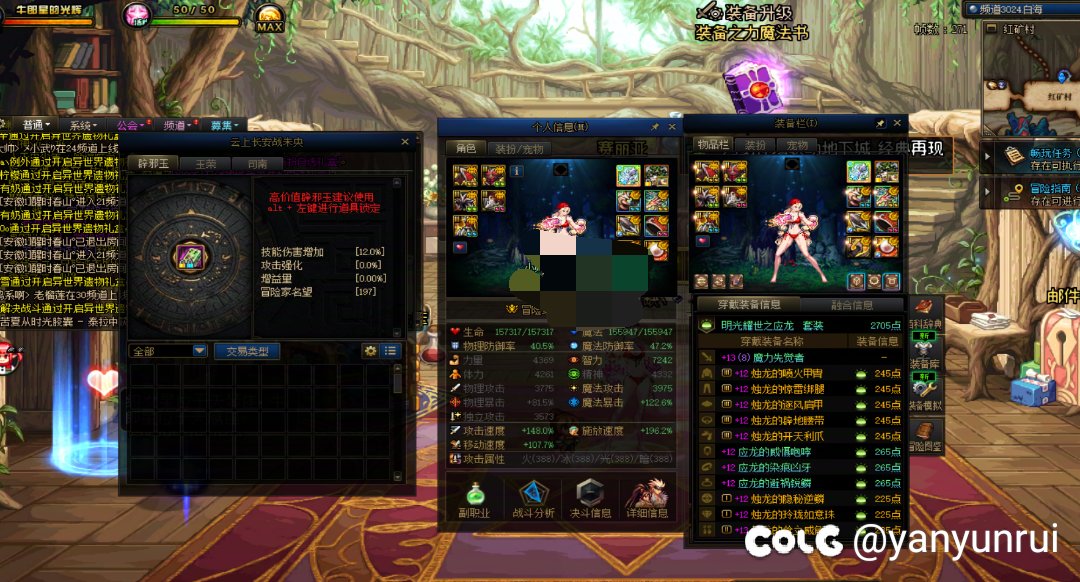Viewport: 1080px width, 582px height.
Task: Show 战斗分析 combat analysis
Action: tap(533, 499)
